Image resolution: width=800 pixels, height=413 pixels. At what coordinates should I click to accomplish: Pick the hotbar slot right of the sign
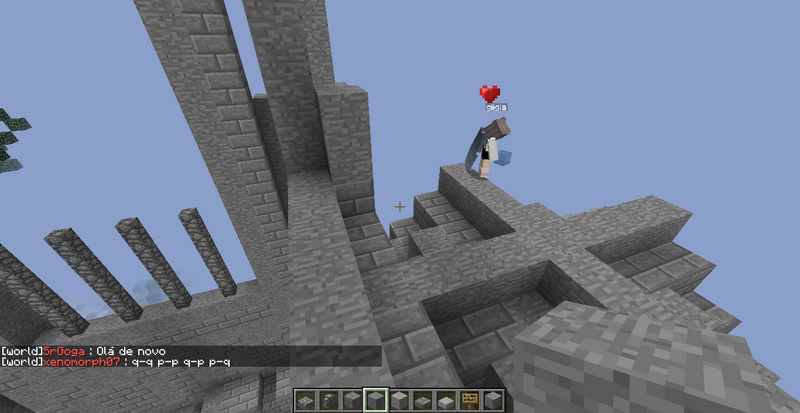click(x=491, y=401)
